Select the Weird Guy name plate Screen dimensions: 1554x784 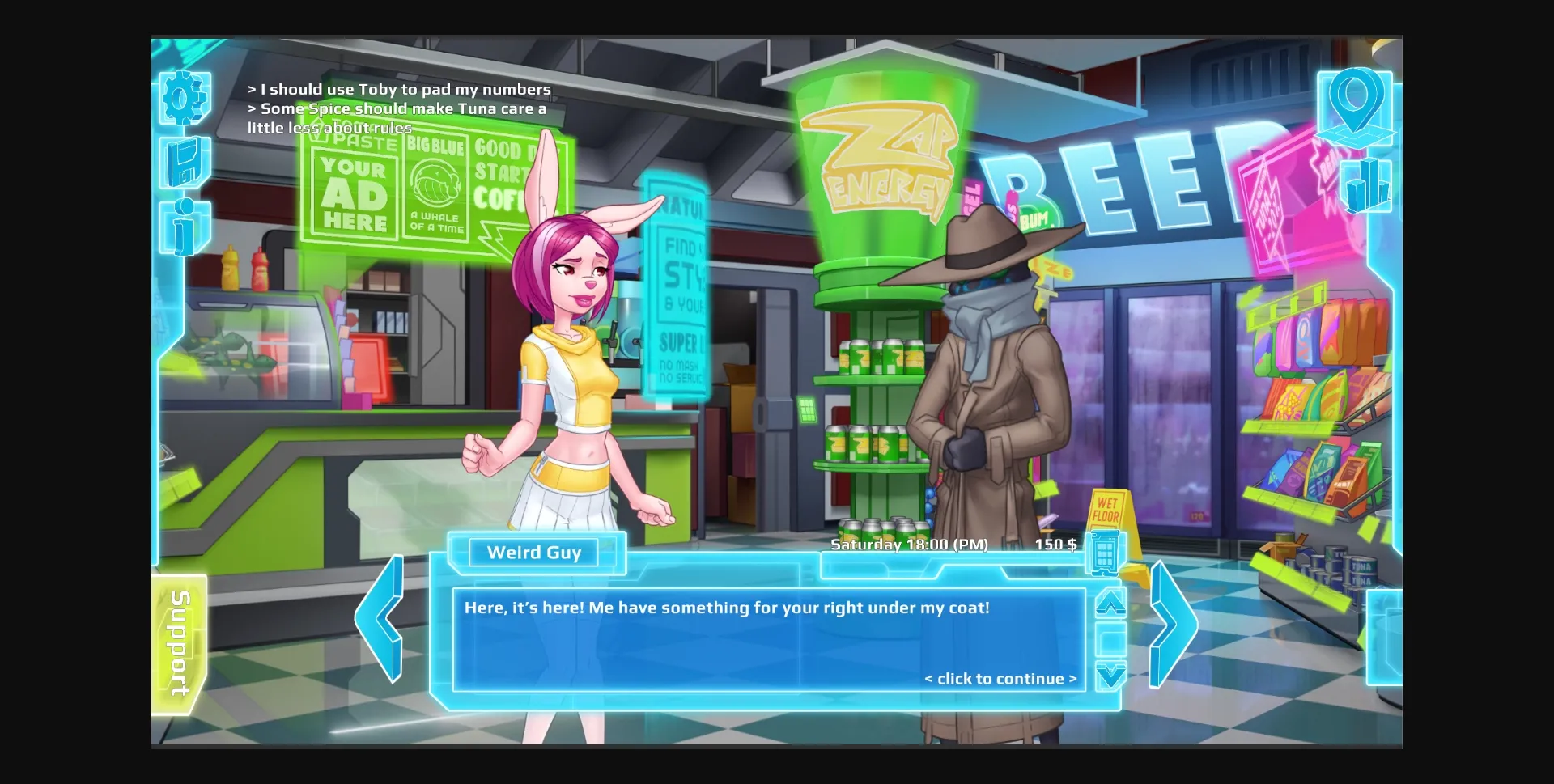[534, 553]
